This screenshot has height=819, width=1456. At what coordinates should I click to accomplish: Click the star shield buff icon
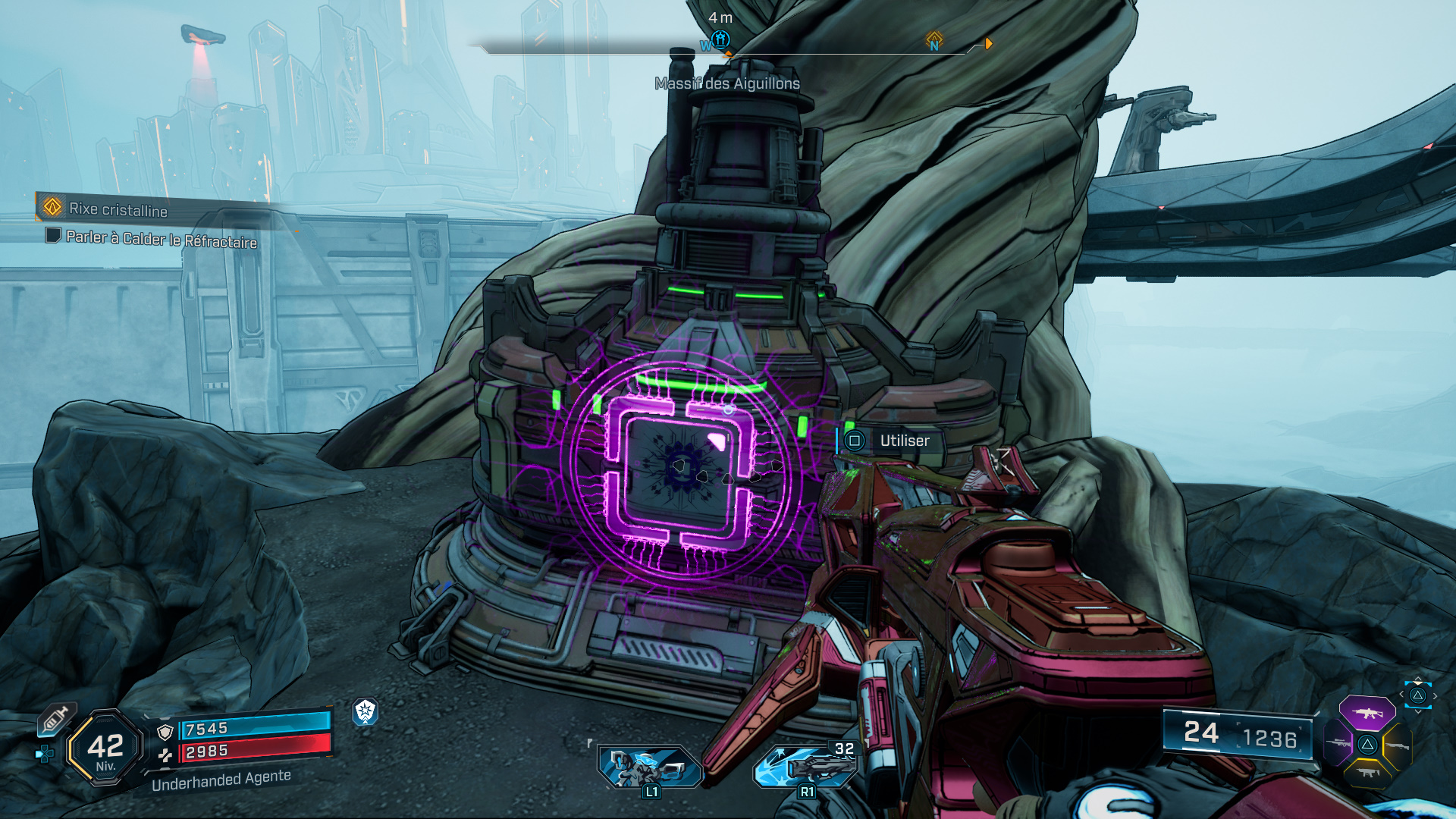tap(366, 711)
